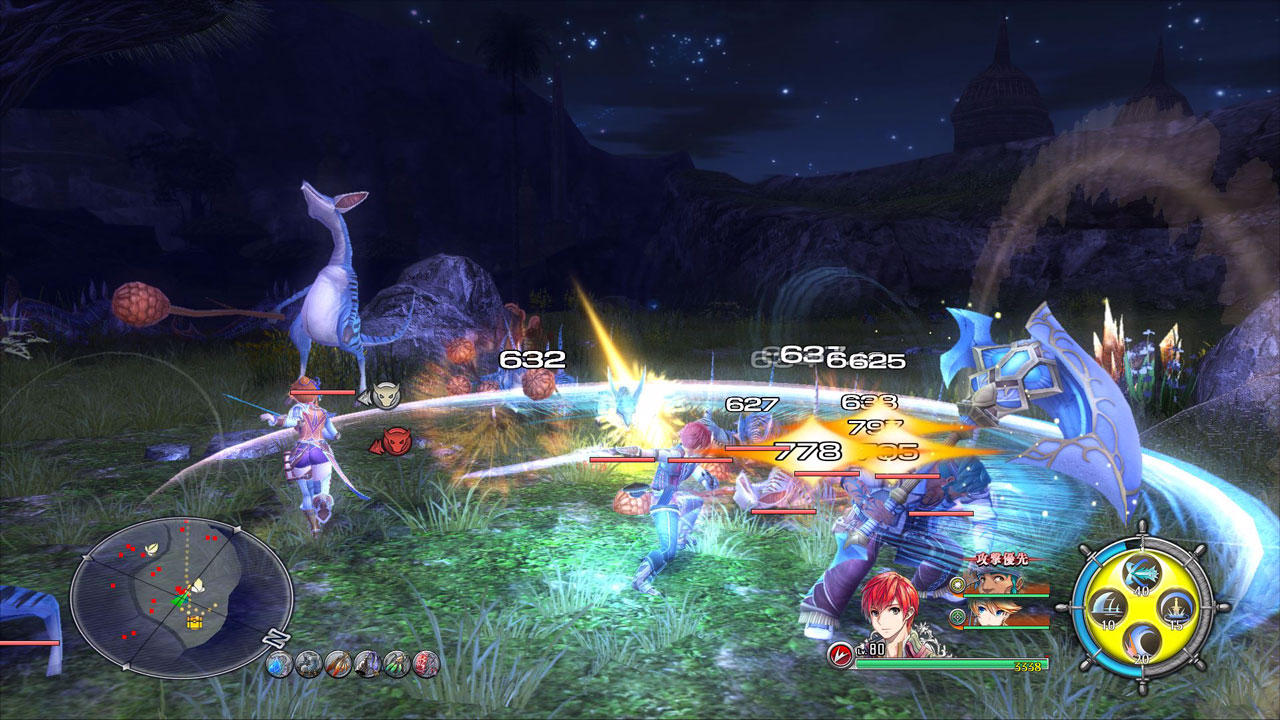The height and width of the screenshot is (720, 1280).
Task: Select the blue water droplet item icon
Action: (x=279, y=665)
